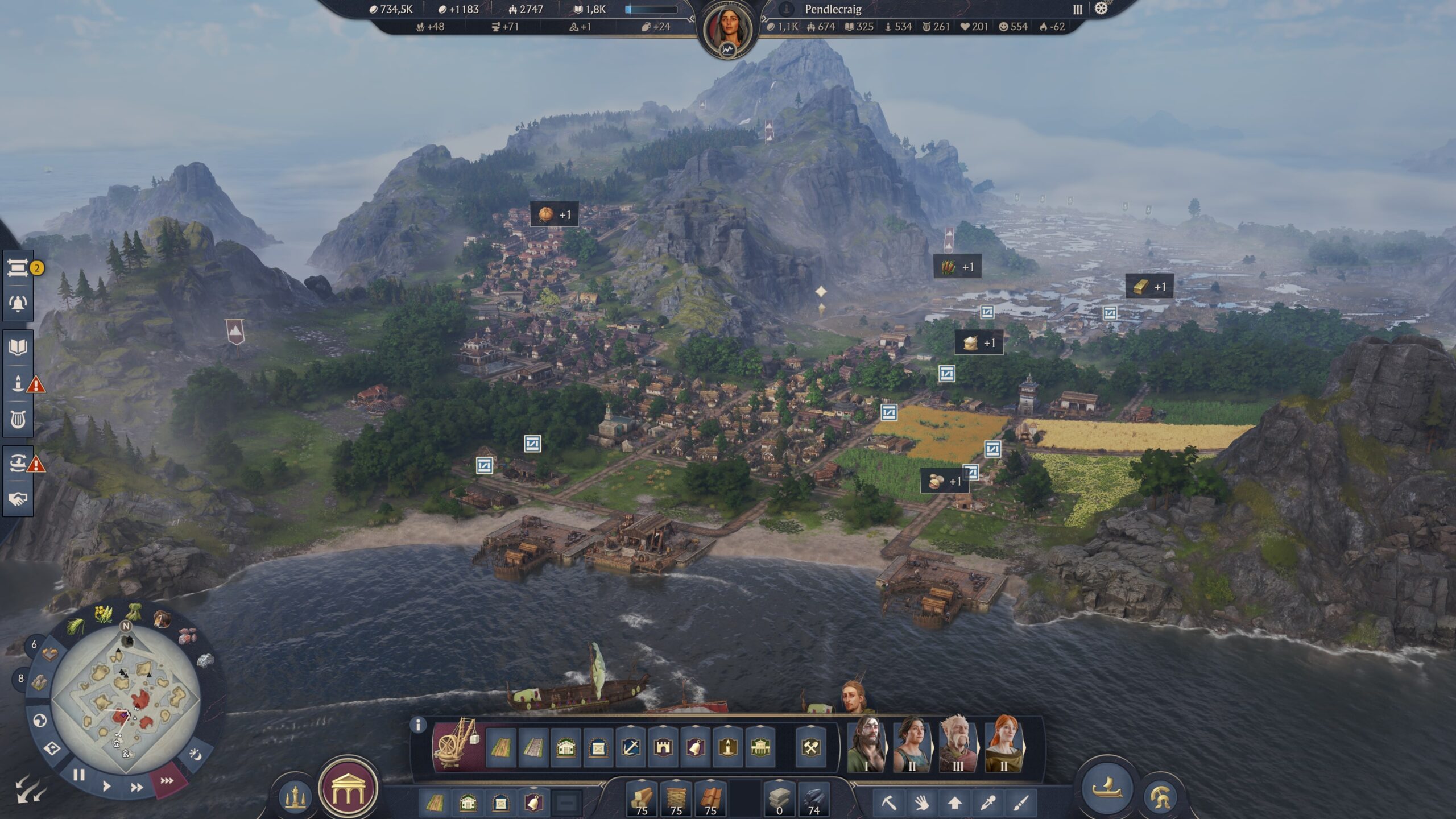Show the notifications bell panel

pos(18,303)
